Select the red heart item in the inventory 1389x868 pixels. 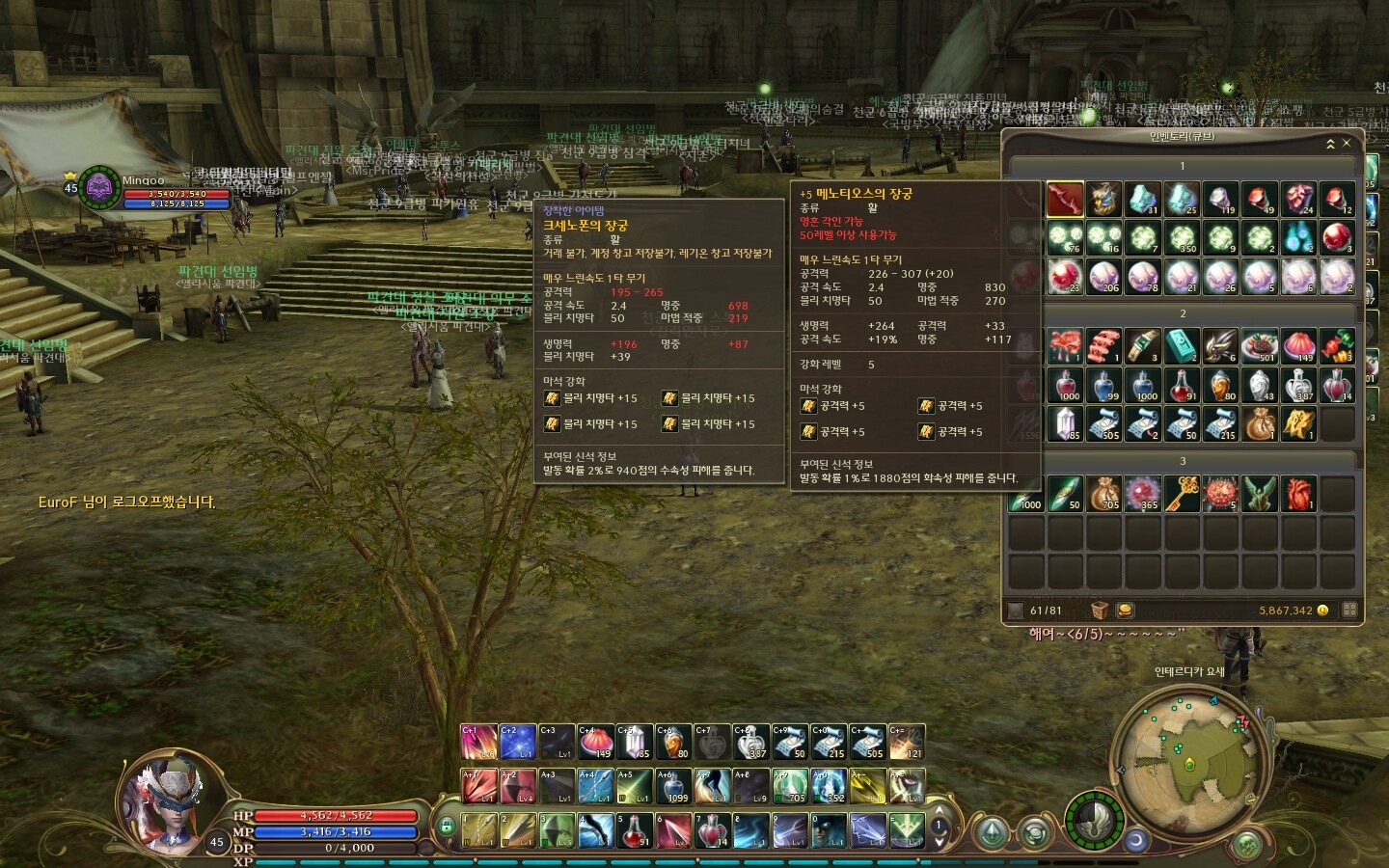point(1298,493)
